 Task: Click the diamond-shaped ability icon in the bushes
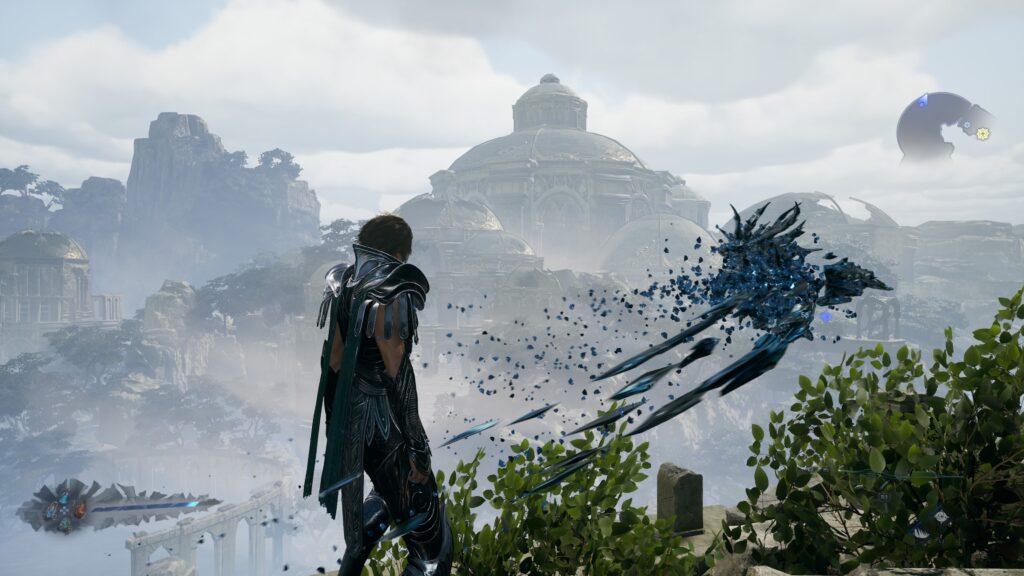pos(940,516)
